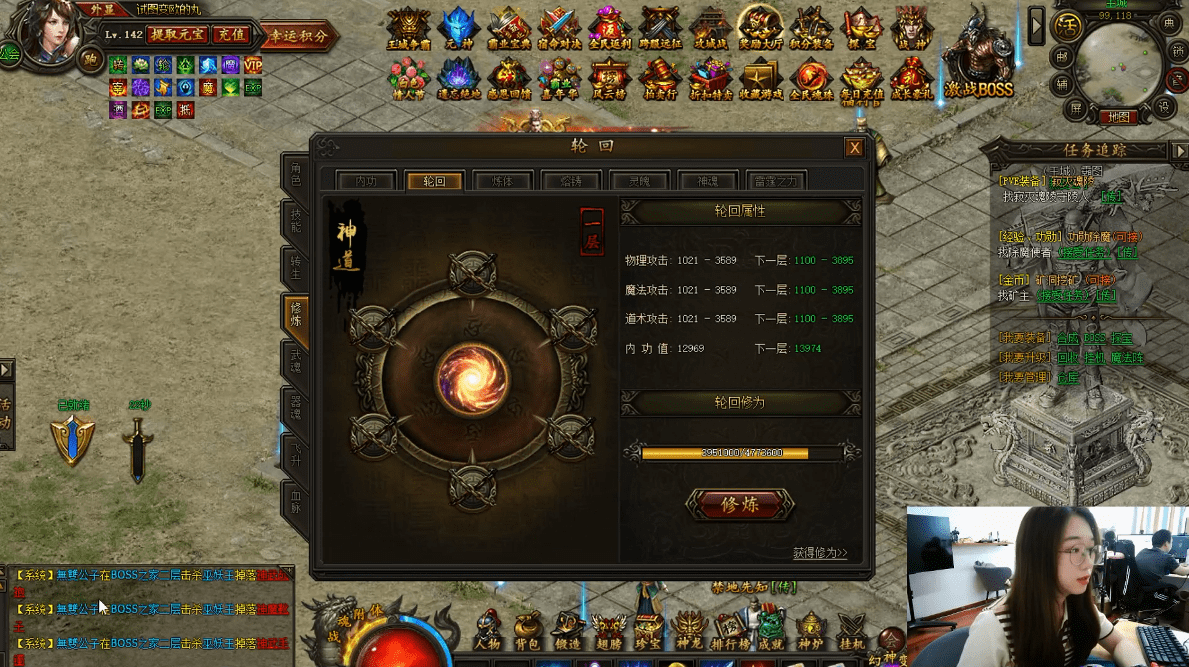Switch to the 灵魄 tab
Image resolution: width=1189 pixels, height=667 pixels.
pos(639,181)
